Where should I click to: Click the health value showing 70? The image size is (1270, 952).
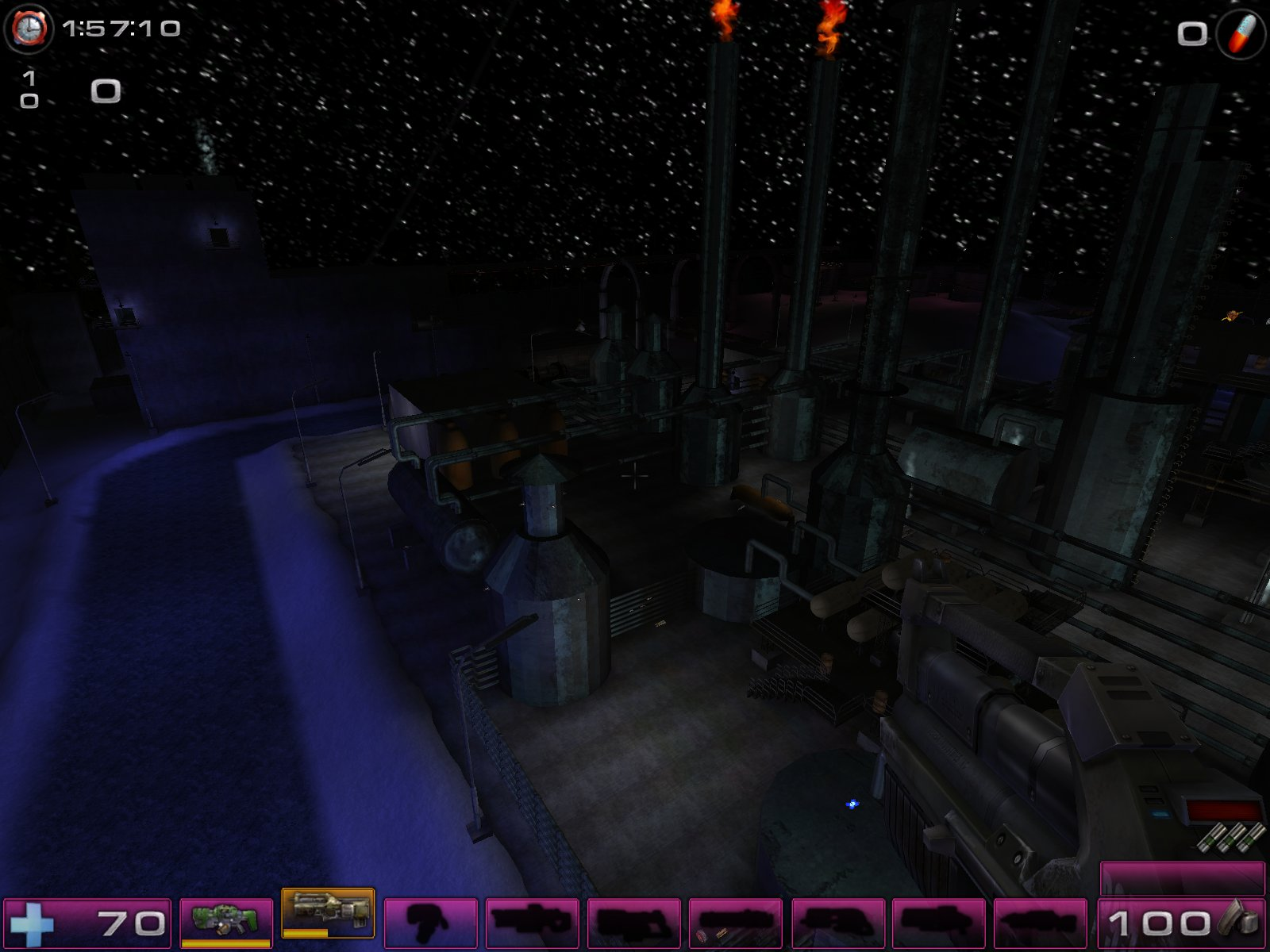[132, 923]
